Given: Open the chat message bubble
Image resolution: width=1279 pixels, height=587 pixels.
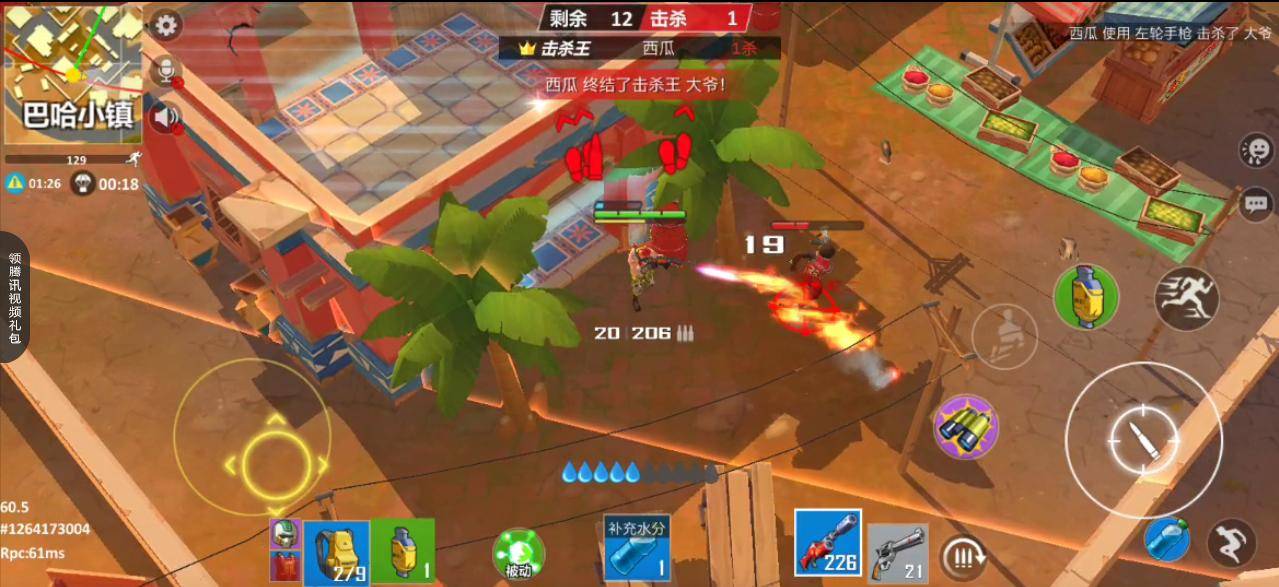Looking at the screenshot, I should [1255, 204].
